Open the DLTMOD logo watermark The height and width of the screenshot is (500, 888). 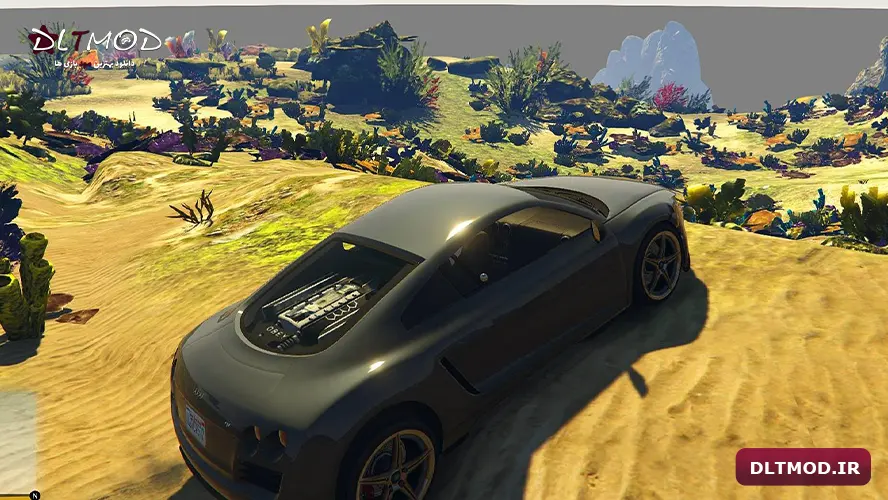[x=95, y=43]
